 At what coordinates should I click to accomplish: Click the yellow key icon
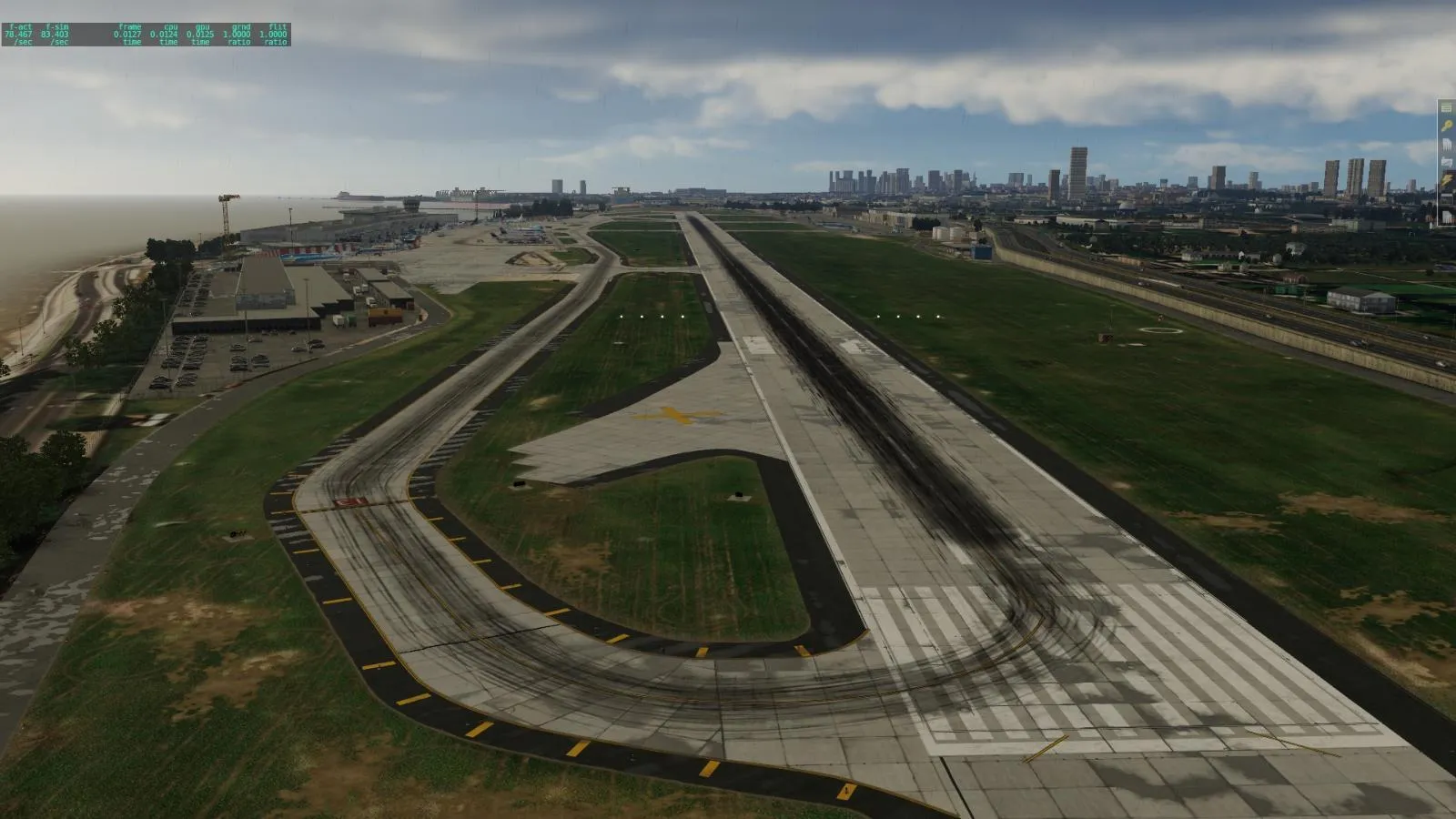(x=1447, y=126)
